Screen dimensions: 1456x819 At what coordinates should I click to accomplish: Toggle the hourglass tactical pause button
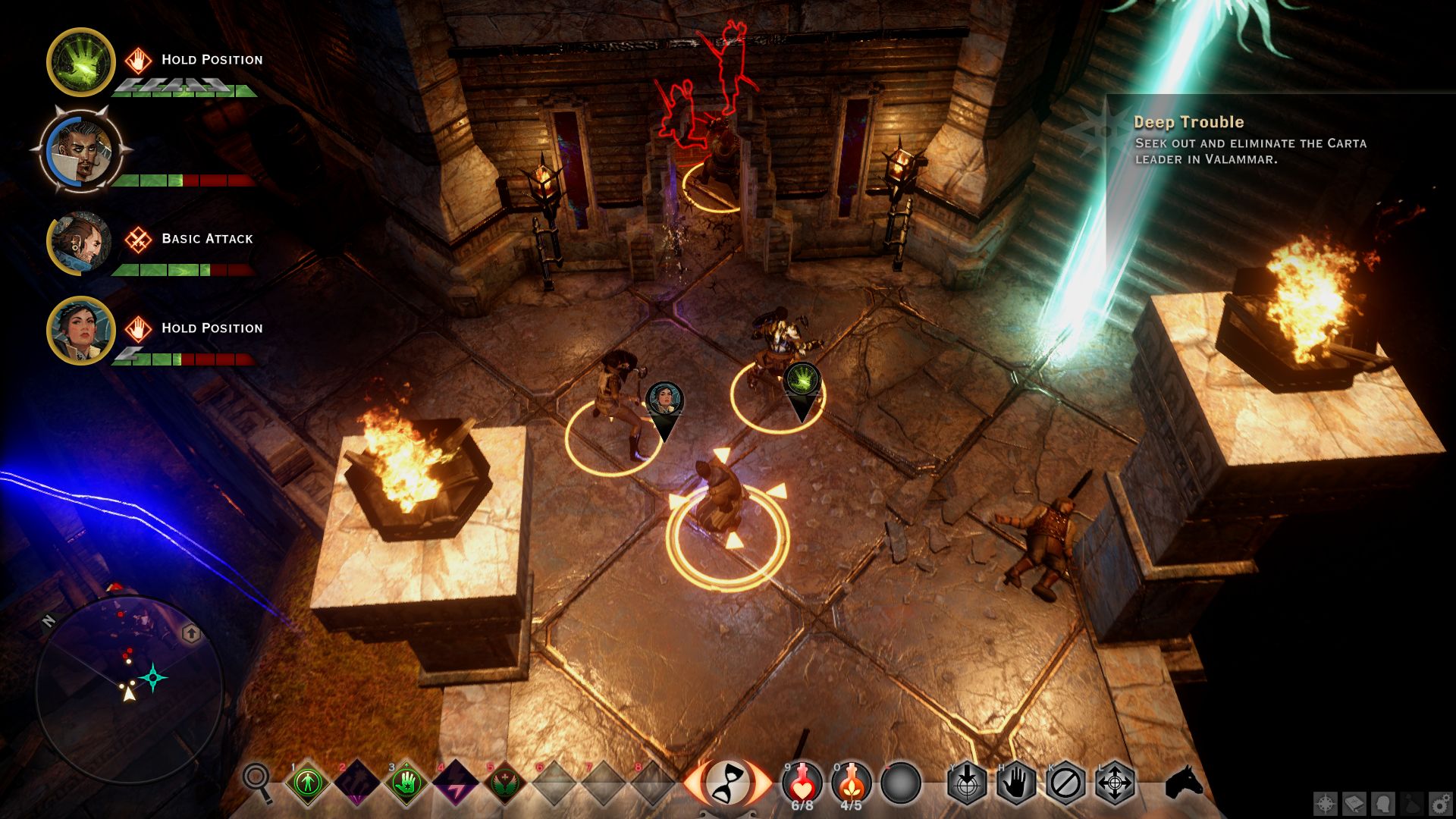pyautogui.click(x=728, y=782)
